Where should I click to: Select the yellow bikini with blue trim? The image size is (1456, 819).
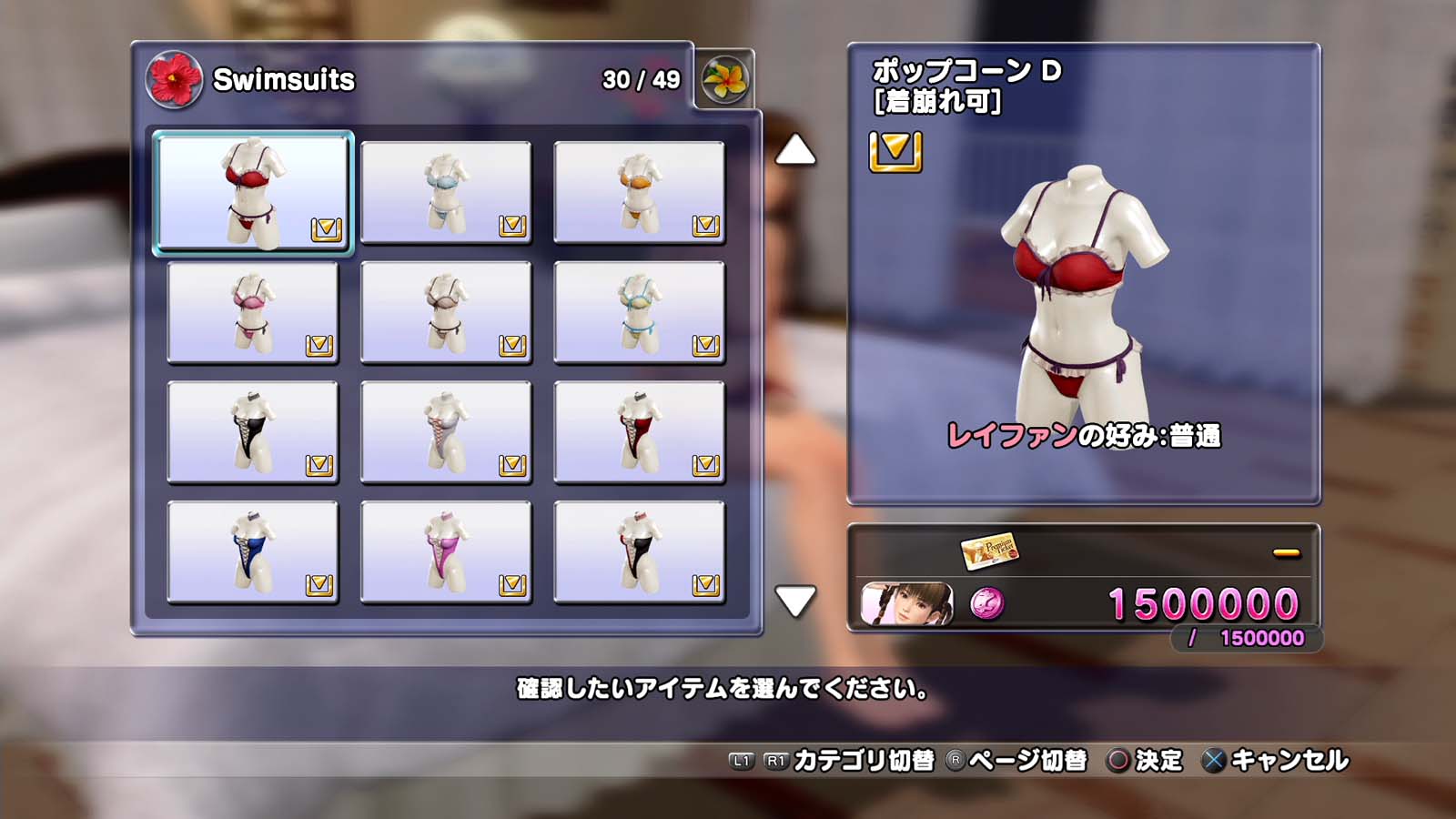[x=639, y=312]
